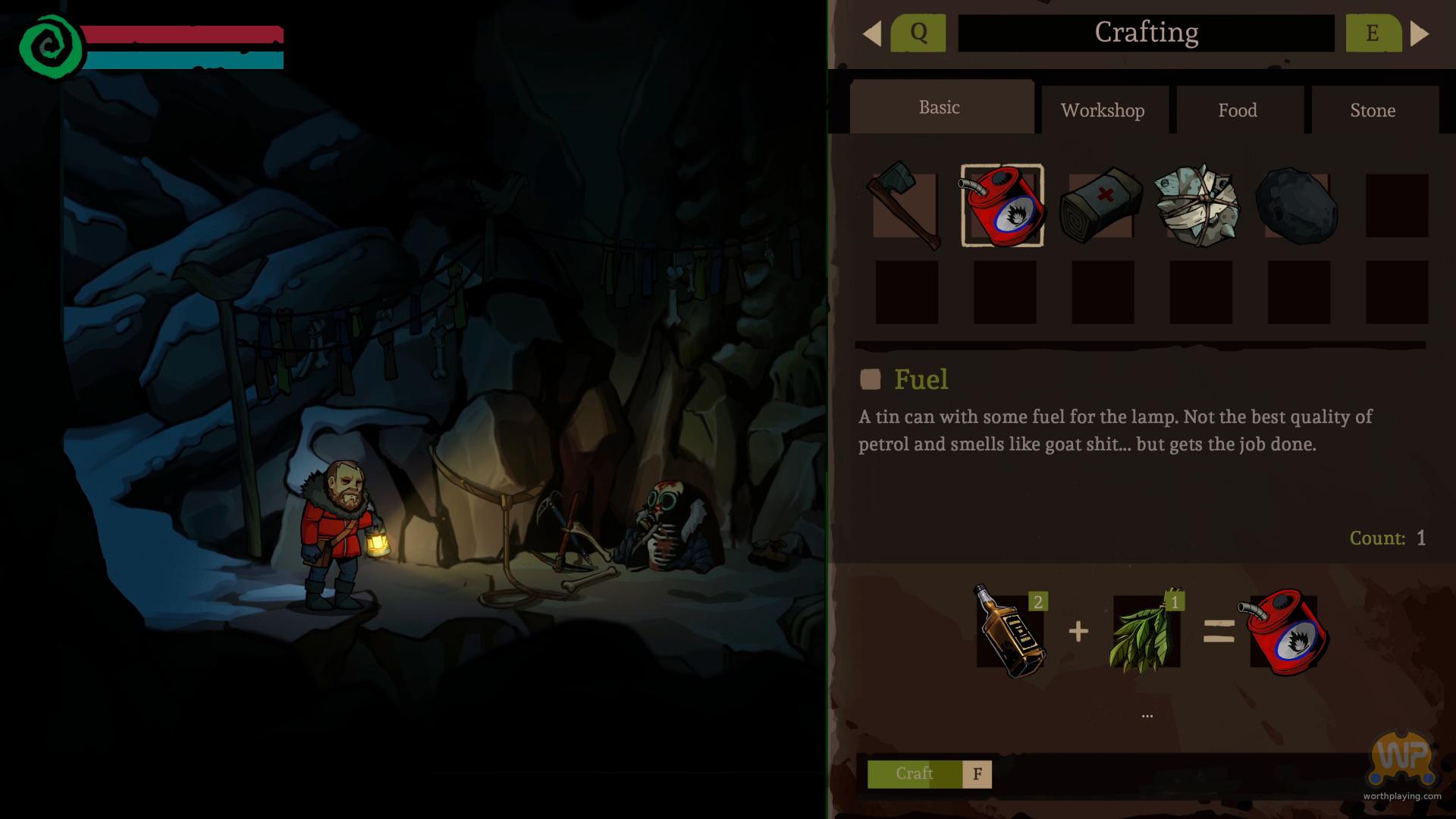Select the Food crafting tab
Screen dimensions: 1456x819
(x=1238, y=111)
